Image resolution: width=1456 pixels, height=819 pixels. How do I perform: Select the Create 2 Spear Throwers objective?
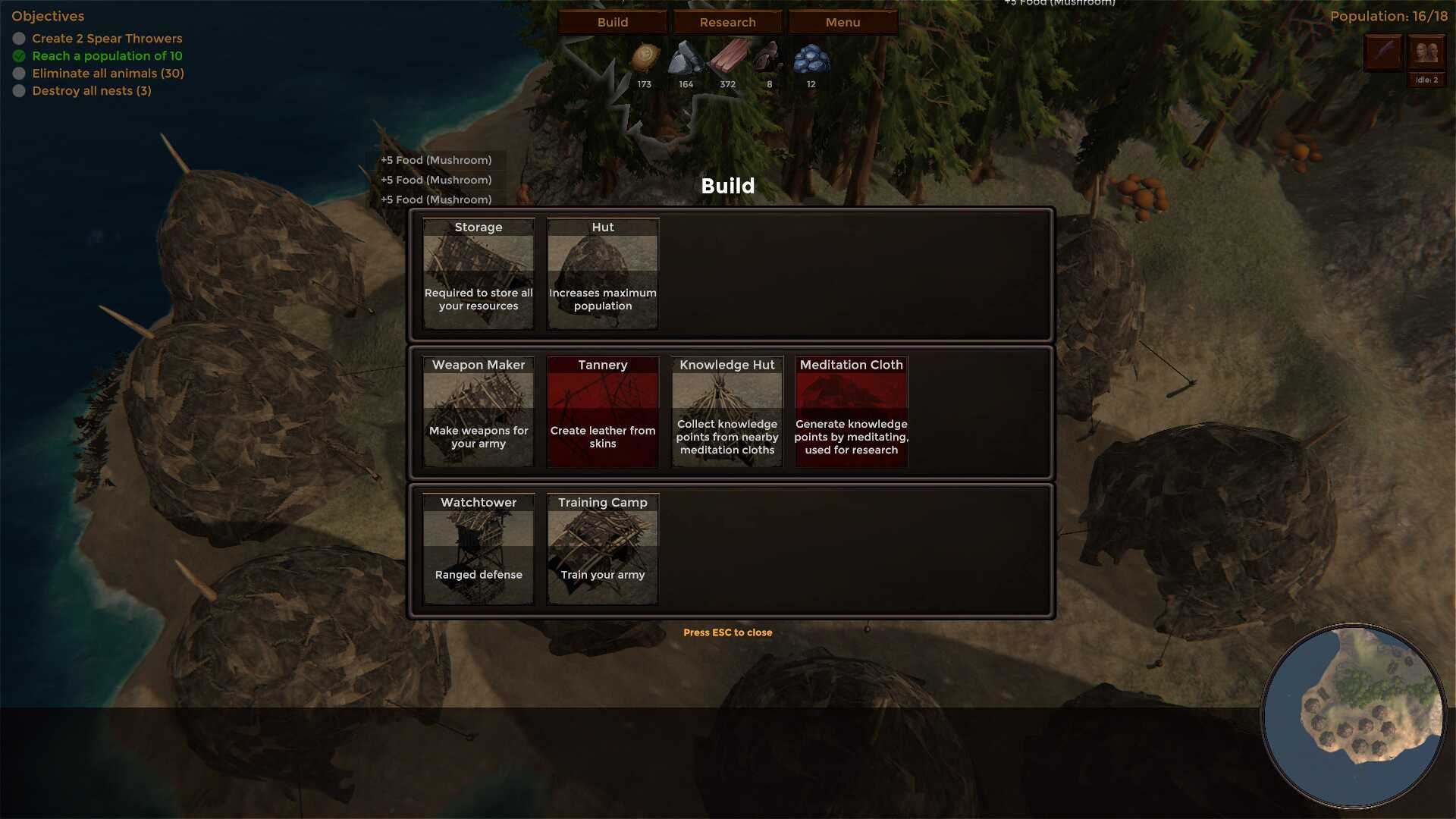(107, 39)
